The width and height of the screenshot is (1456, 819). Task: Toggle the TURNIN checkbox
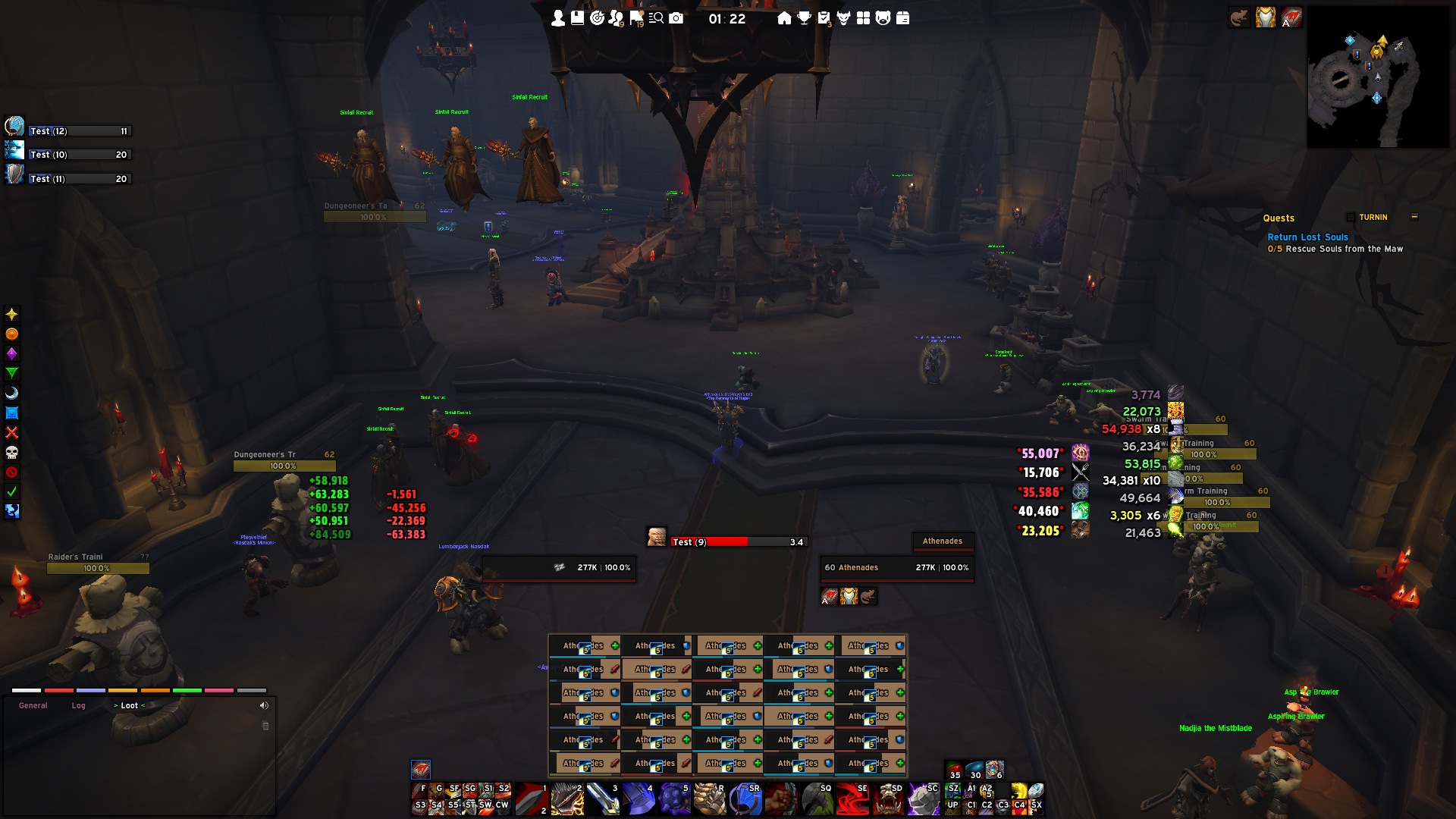(x=1351, y=218)
